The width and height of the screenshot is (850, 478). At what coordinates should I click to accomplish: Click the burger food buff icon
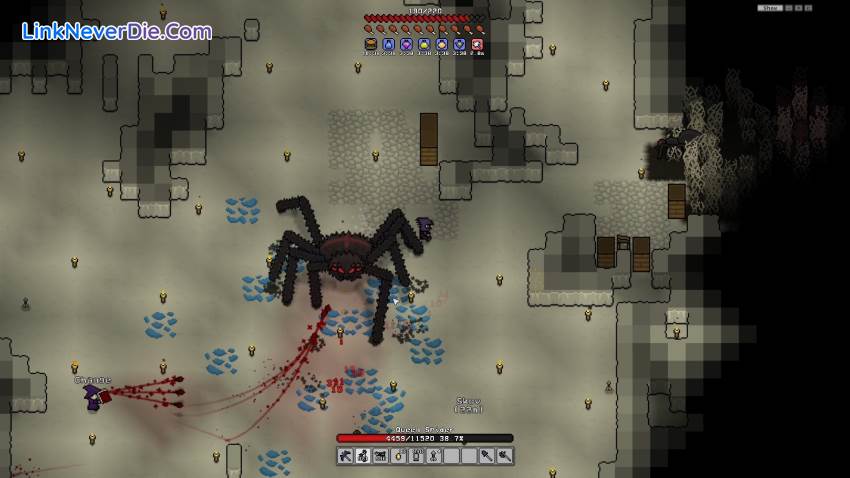[x=370, y=44]
